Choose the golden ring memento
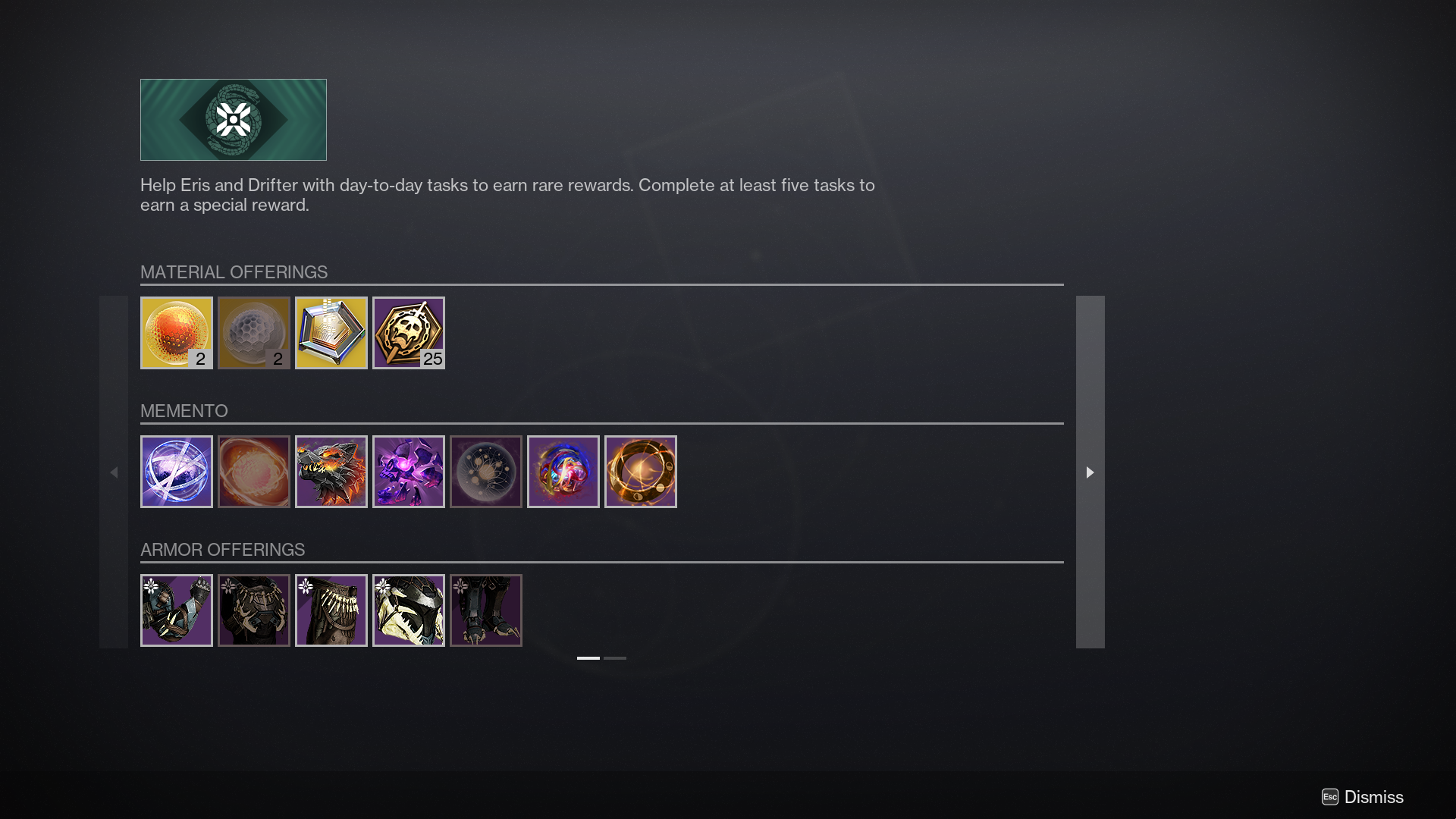Image resolution: width=1456 pixels, height=819 pixels. [x=641, y=471]
